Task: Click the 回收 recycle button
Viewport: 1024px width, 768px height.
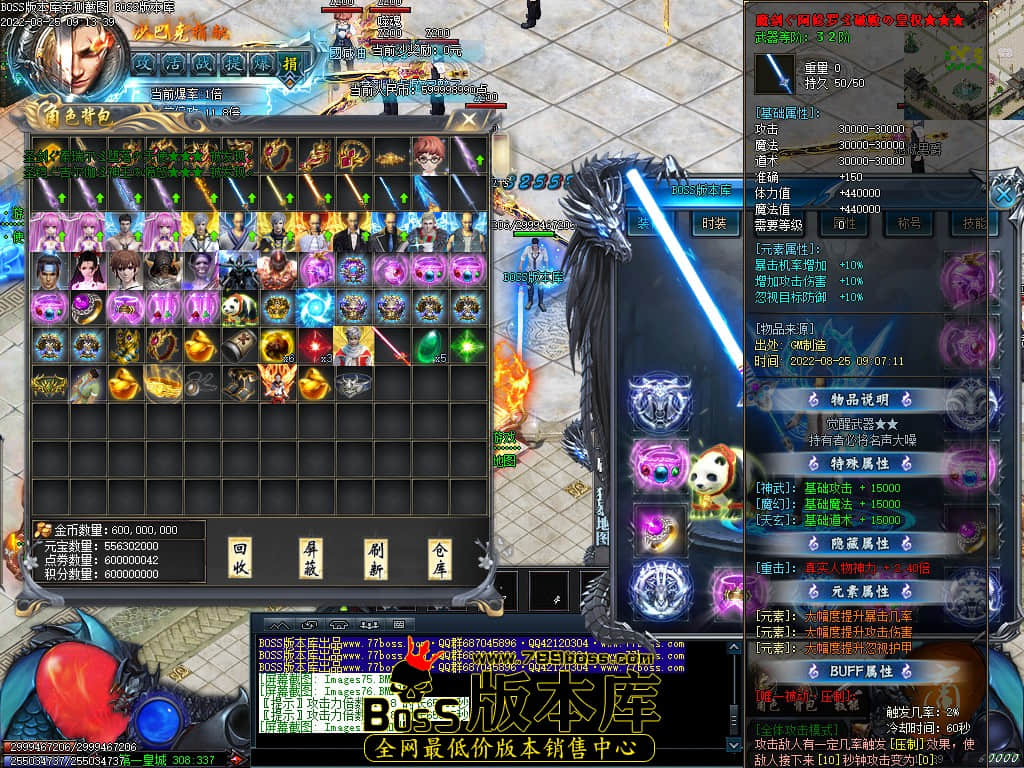Action: pos(240,559)
